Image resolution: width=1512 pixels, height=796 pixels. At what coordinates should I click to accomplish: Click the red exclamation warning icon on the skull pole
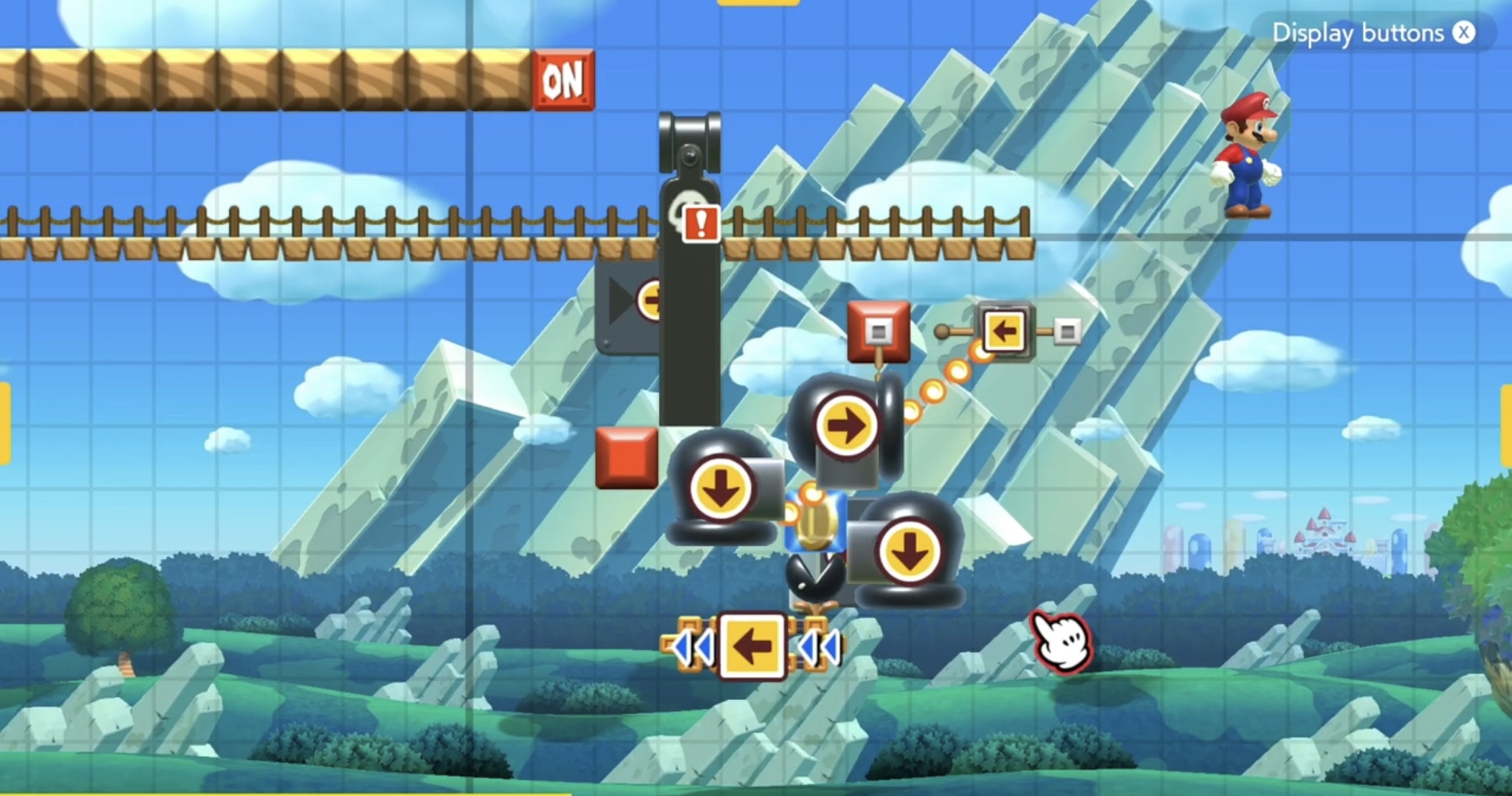(x=700, y=224)
